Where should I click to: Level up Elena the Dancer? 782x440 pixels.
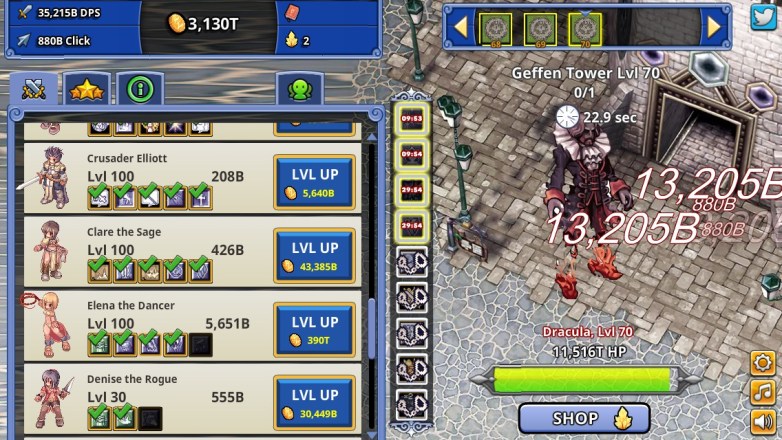(314, 330)
